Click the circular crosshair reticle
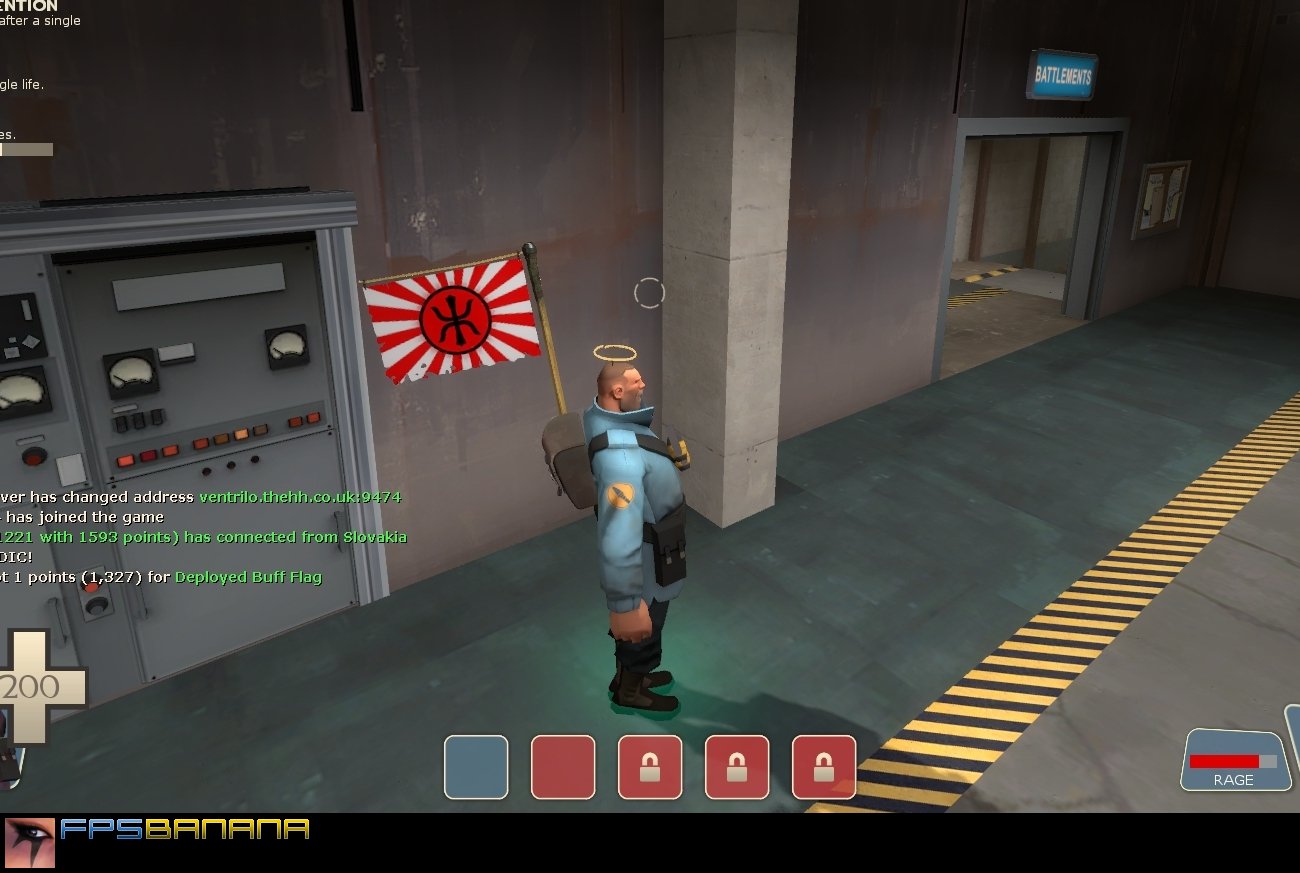This screenshot has height=873, width=1300. tap(650, 291)
